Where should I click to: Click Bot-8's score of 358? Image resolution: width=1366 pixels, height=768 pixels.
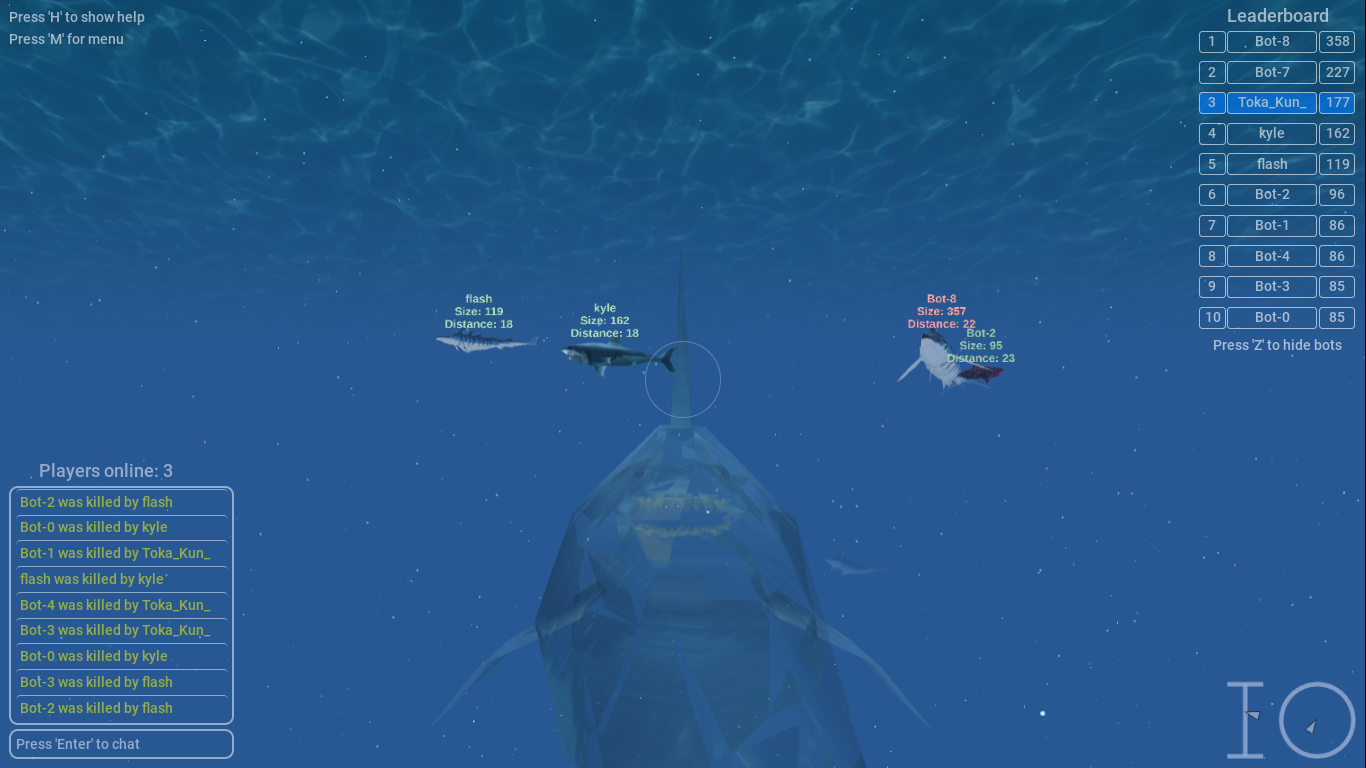1337,41
